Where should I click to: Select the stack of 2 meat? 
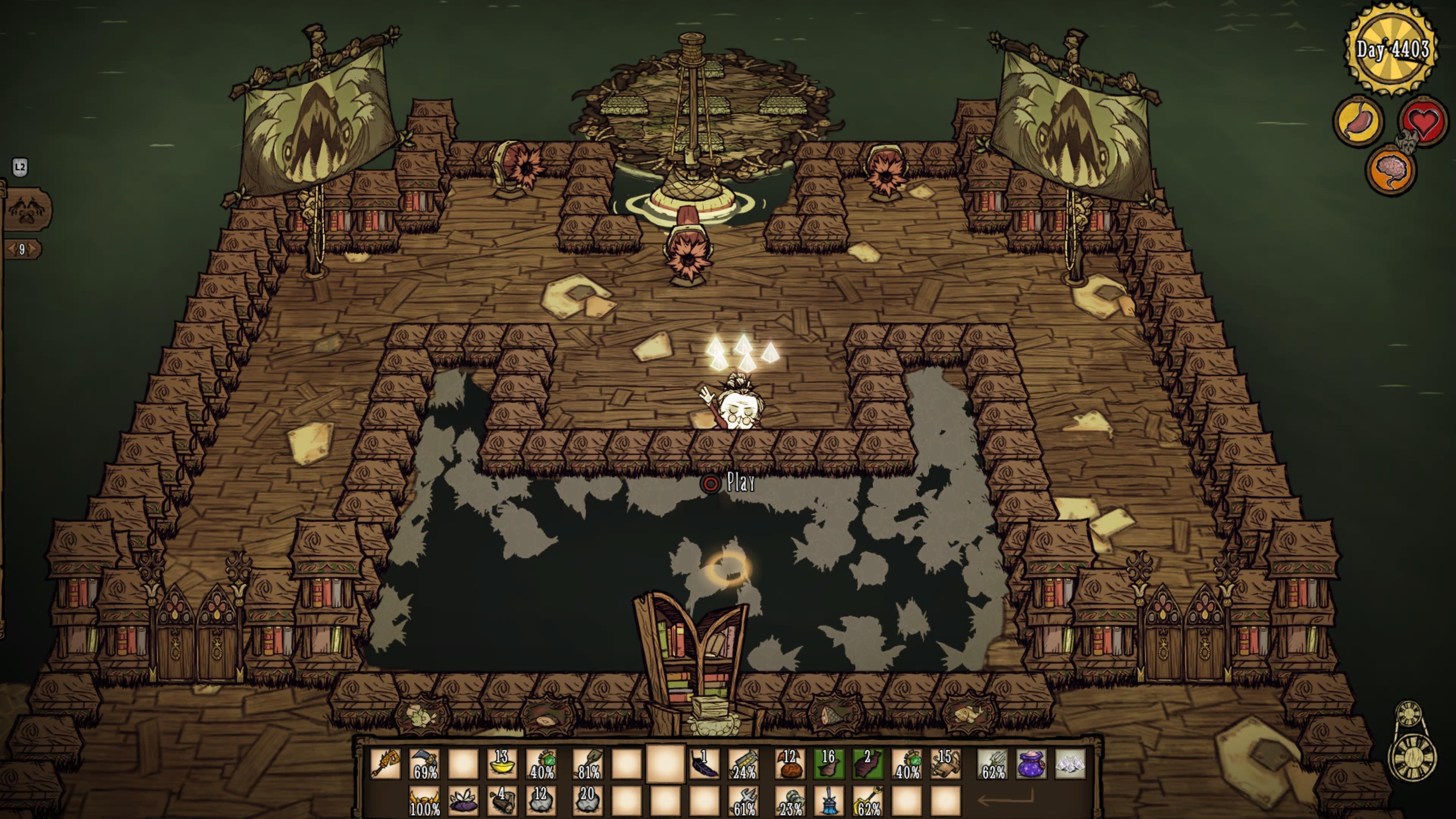[868, 764]
